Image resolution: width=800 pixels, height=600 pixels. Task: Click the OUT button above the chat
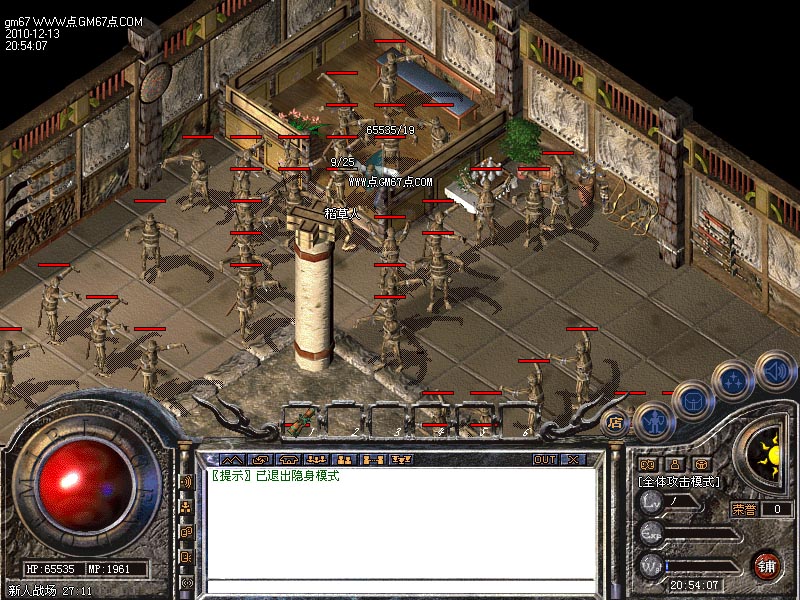(544, 460)
